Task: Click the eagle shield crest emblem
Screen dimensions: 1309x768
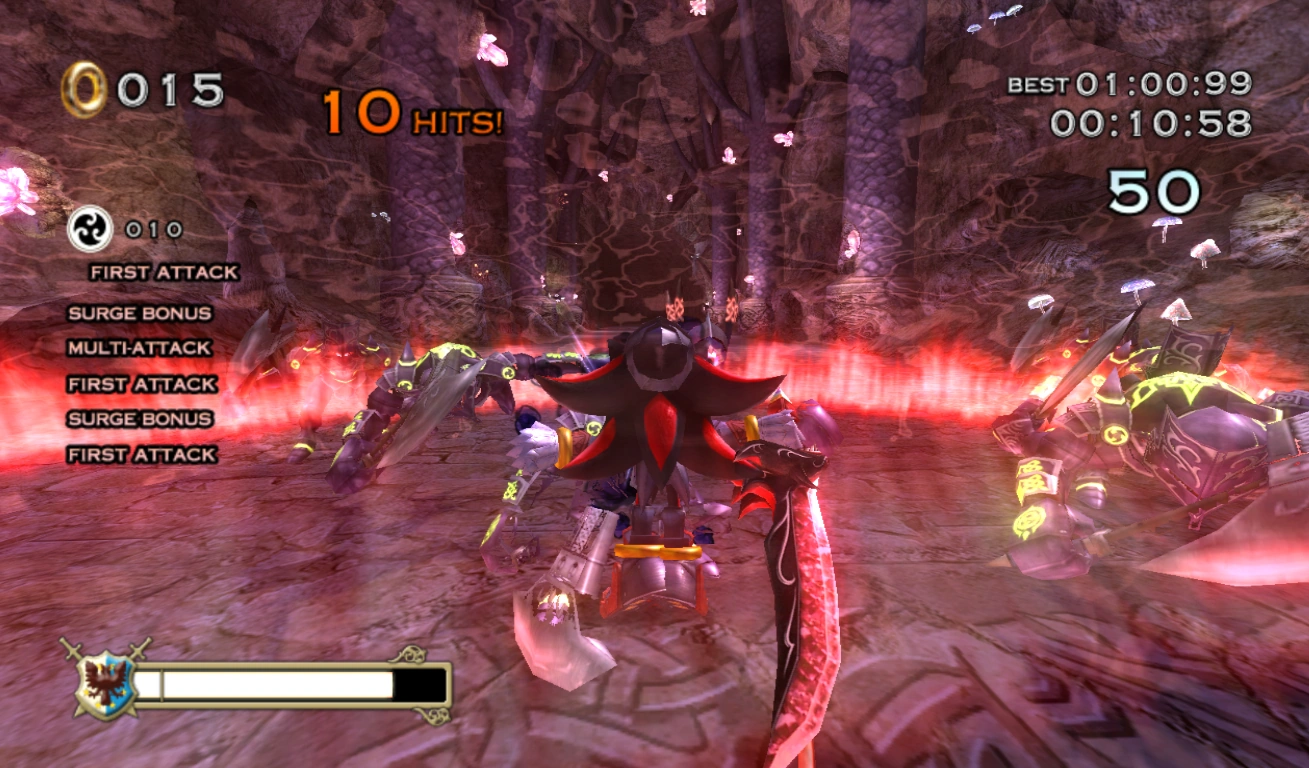Action: click(104, 685)
